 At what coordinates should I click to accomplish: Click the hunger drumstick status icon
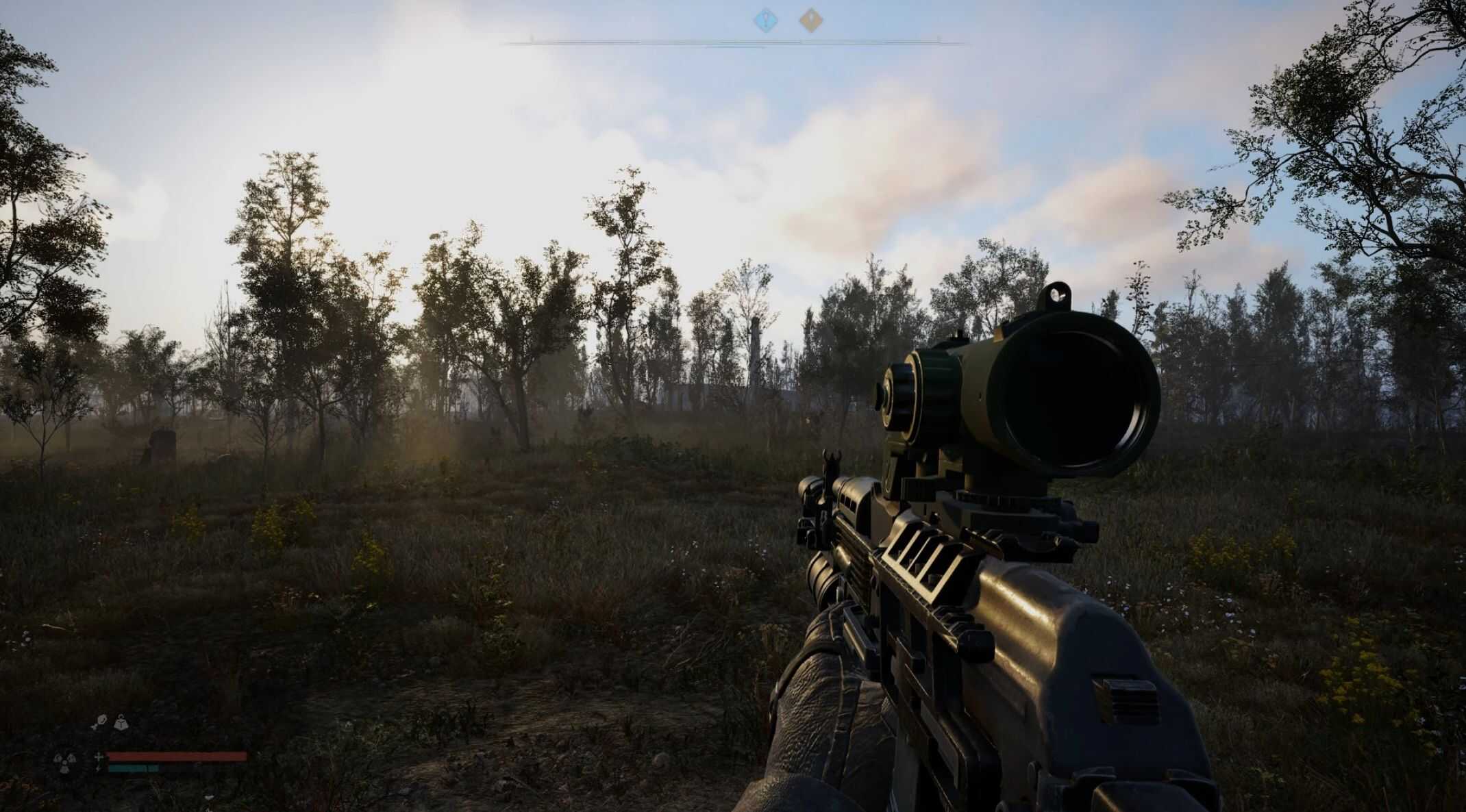[x=101, y=722]
